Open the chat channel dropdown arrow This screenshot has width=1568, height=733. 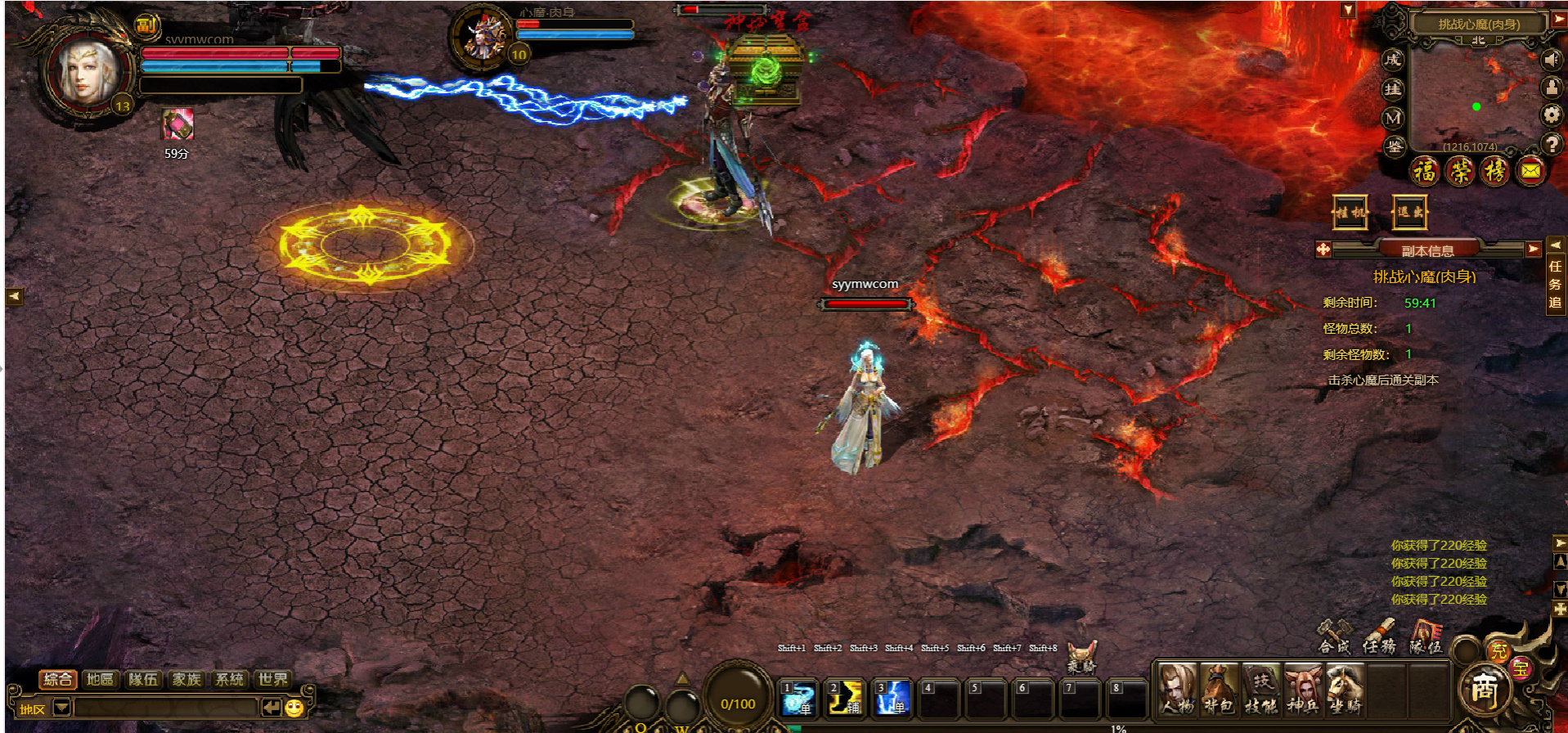point(61,708)
